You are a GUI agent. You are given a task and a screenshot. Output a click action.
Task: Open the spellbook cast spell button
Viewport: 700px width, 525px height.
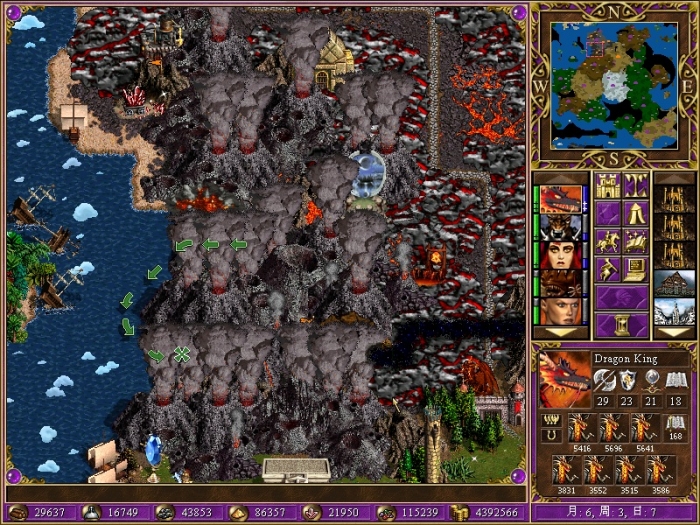(x=636, y=241)
